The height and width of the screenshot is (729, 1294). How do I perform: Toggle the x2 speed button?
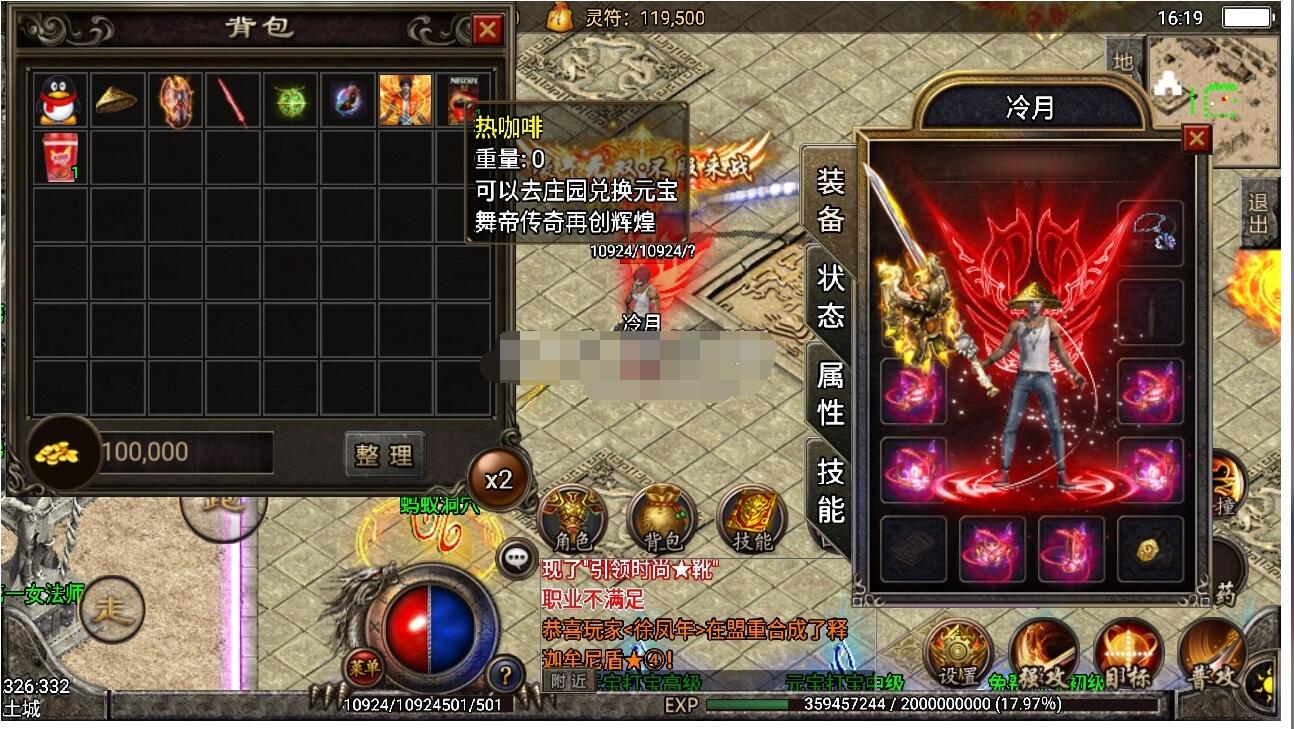tap(499, 480)
